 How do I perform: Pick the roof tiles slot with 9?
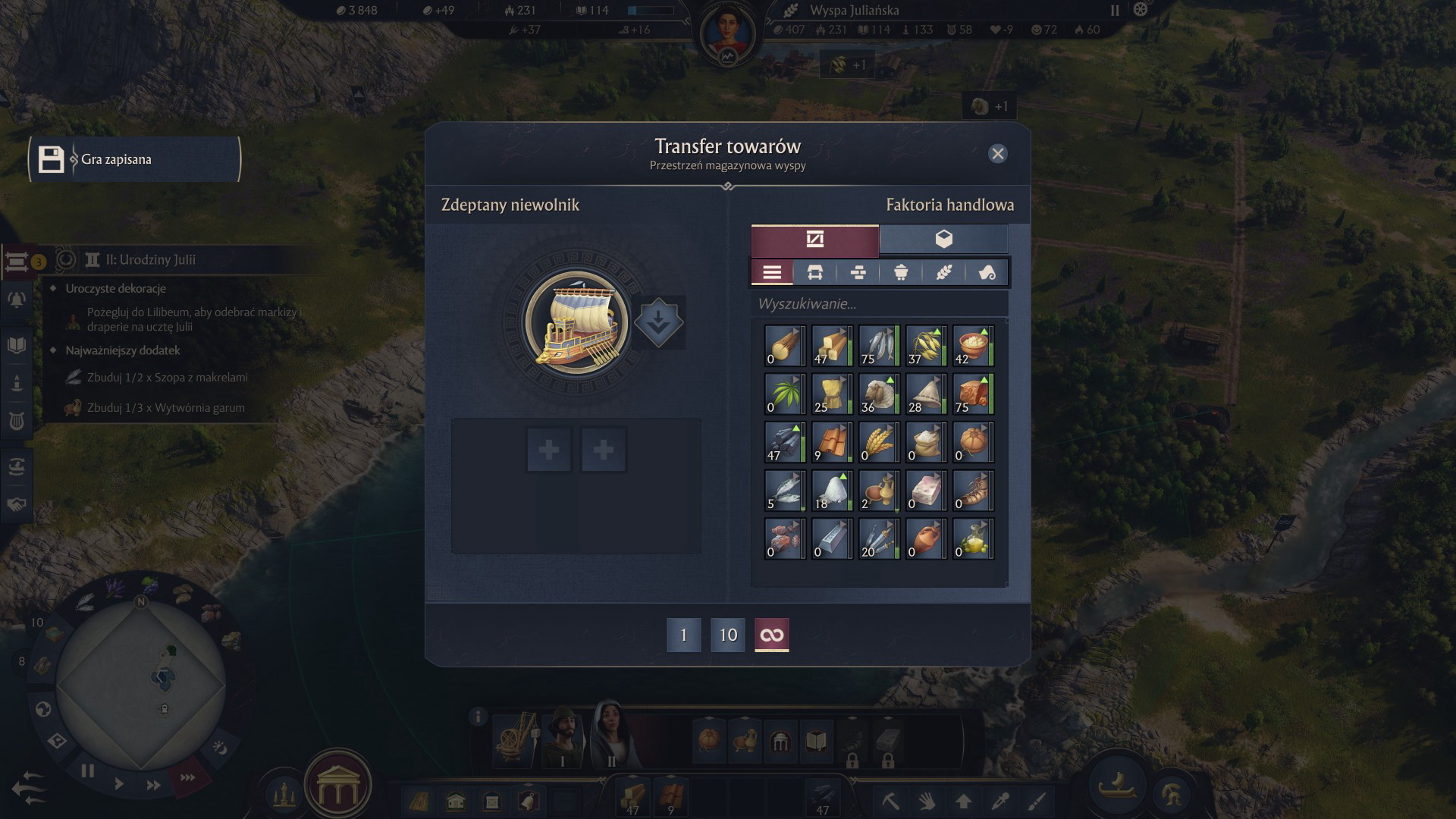coord(832,443)
